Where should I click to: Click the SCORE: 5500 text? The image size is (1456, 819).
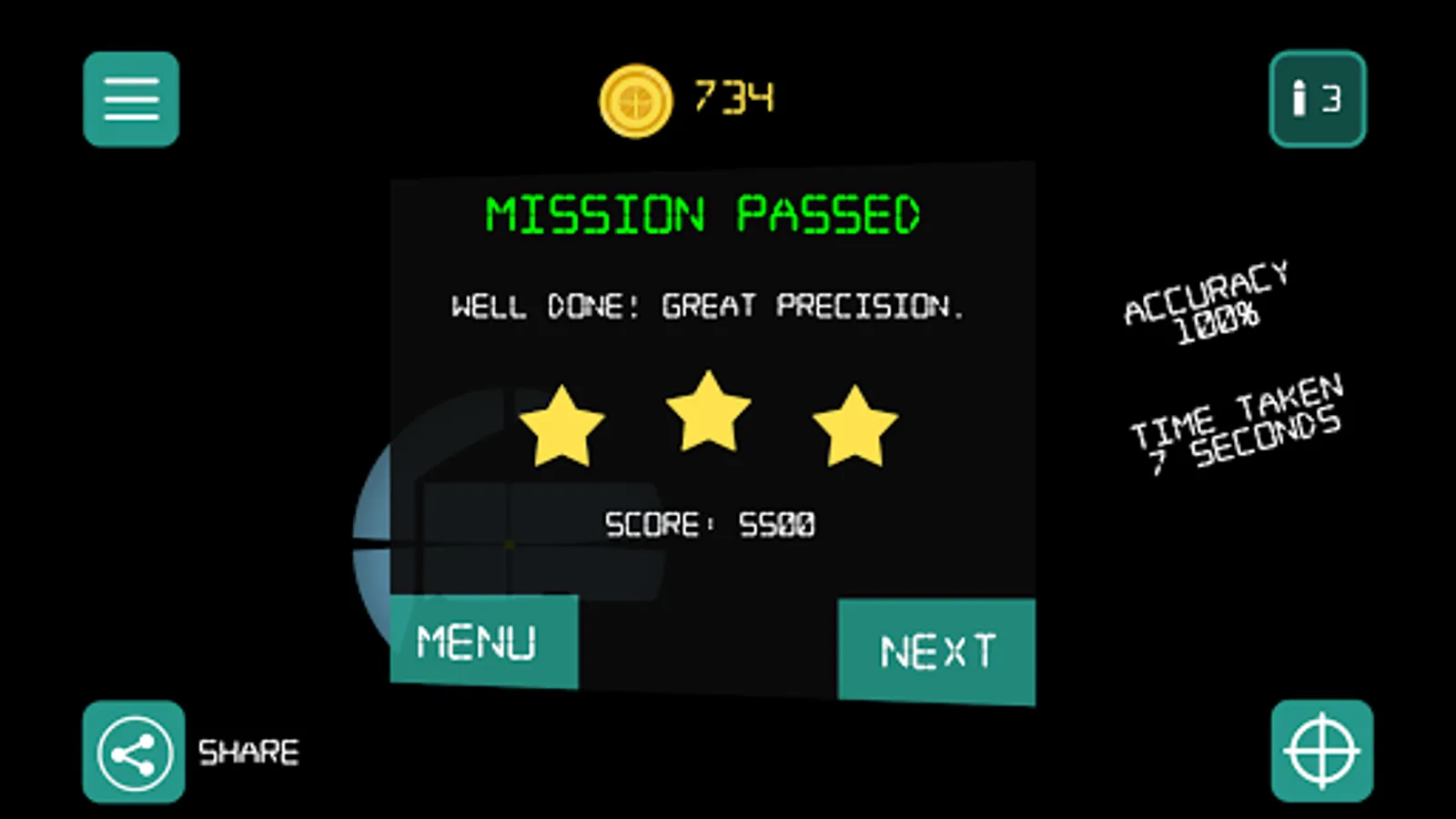click(710, 523)
